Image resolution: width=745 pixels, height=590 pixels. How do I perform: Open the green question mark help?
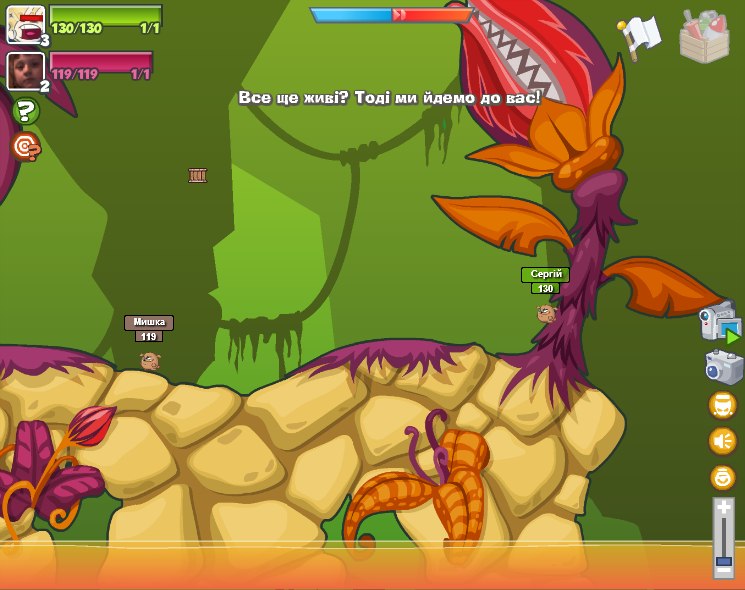click(x=26, y=111)
